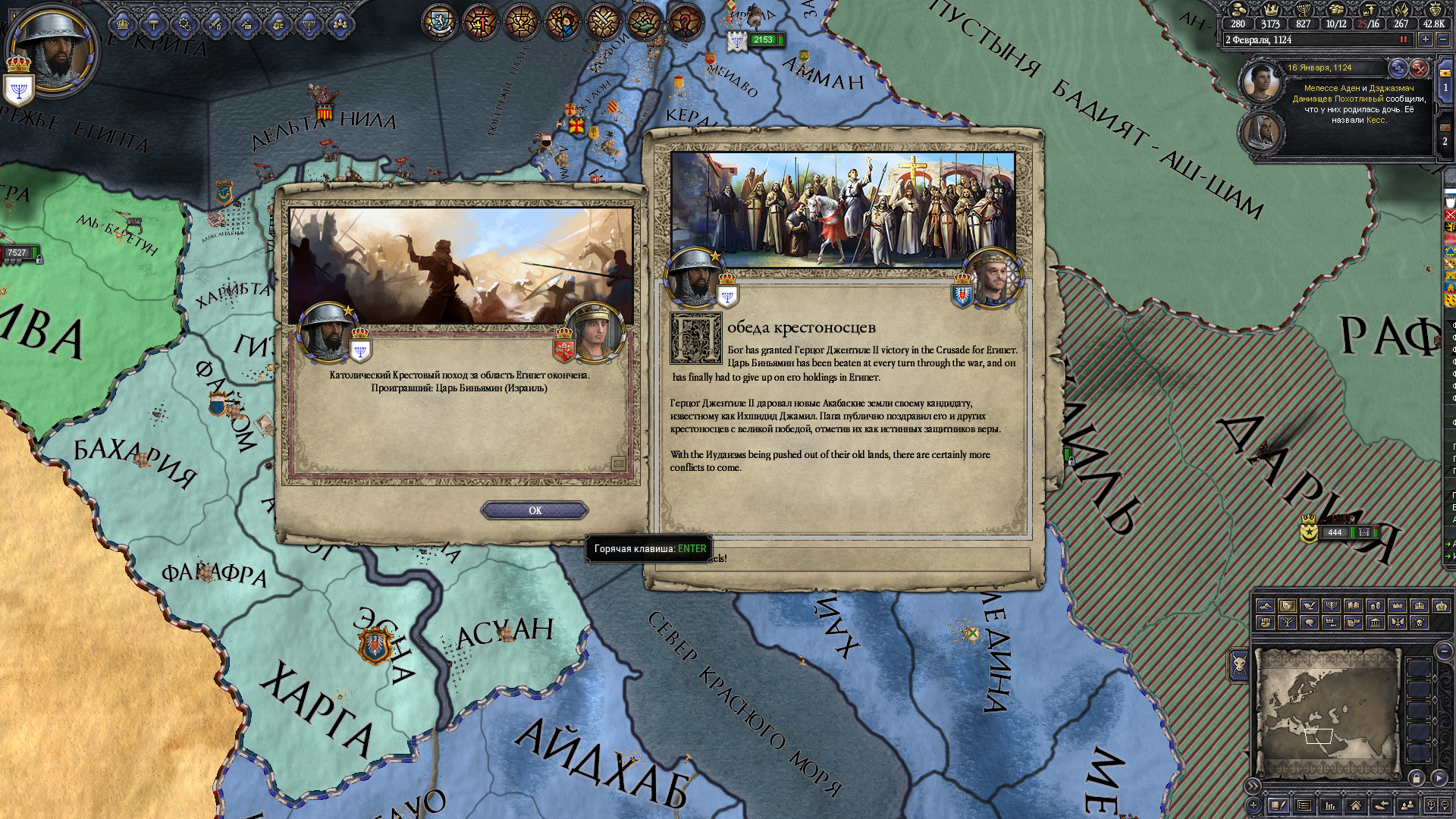This screenshot has height=819, width=1456.
Task: Open the Military tab with sword icon
Action: (x=215, y=25)
